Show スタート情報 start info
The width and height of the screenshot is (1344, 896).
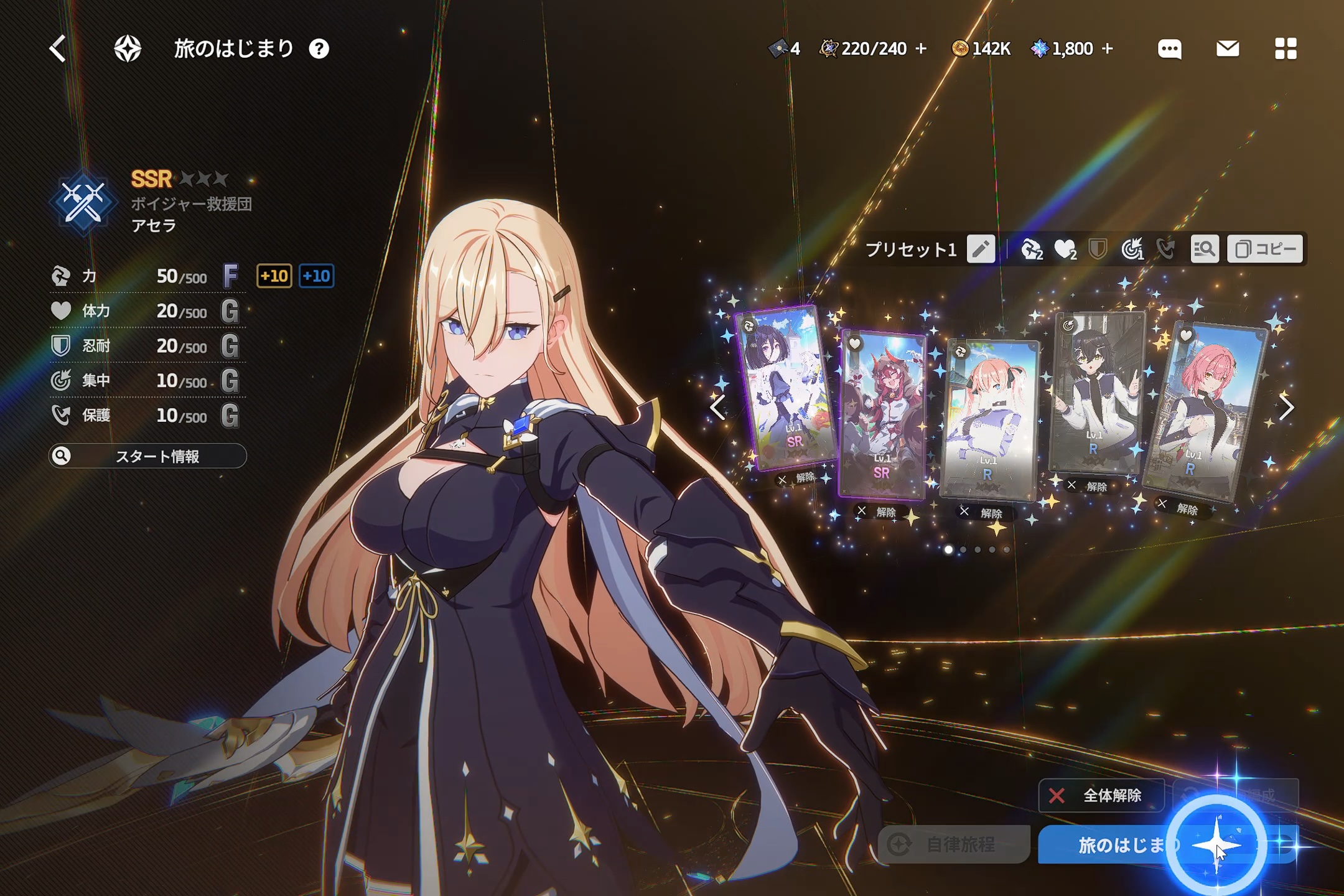click(148, 456)
